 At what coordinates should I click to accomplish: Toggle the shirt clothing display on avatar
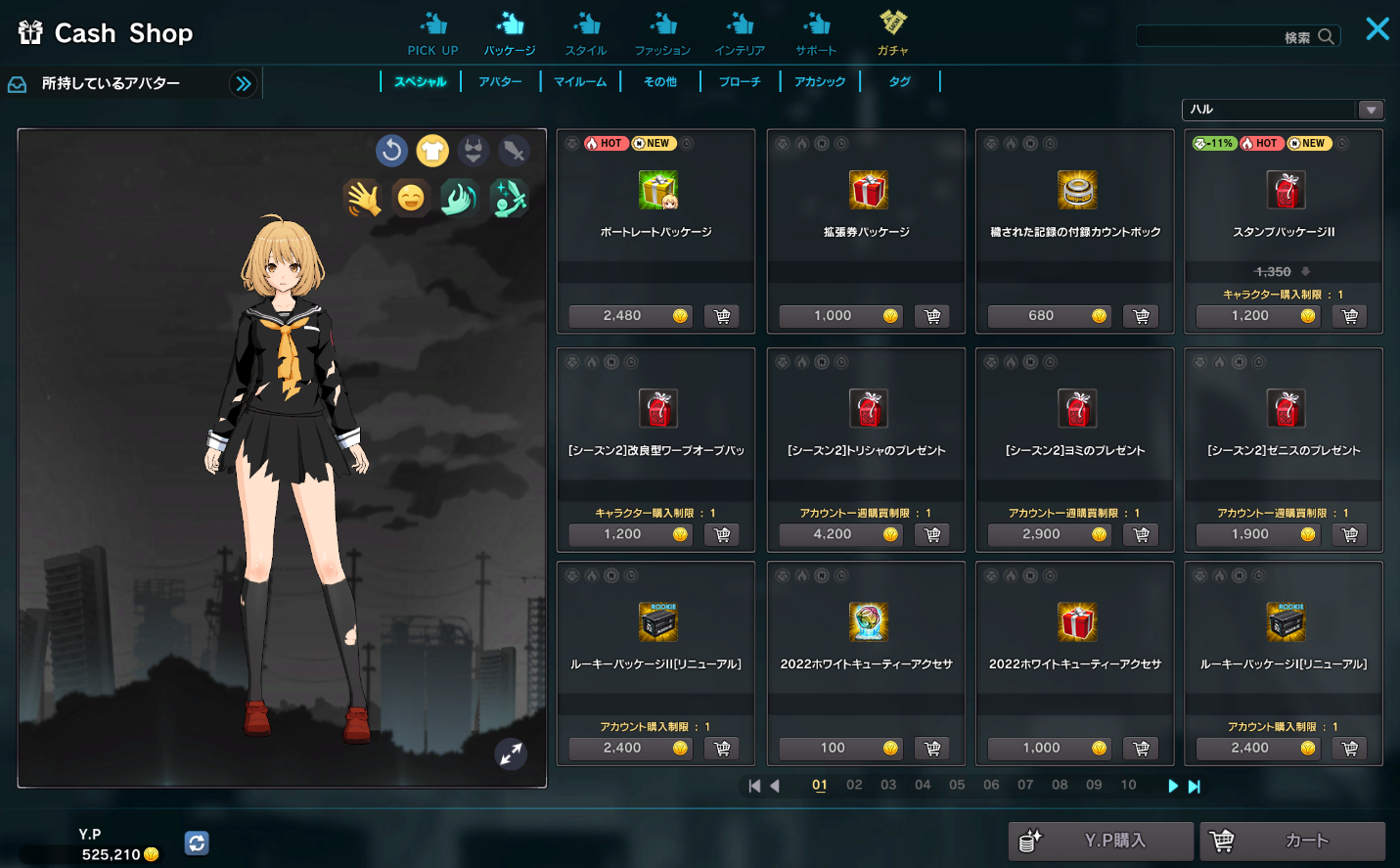click(432, 151)
